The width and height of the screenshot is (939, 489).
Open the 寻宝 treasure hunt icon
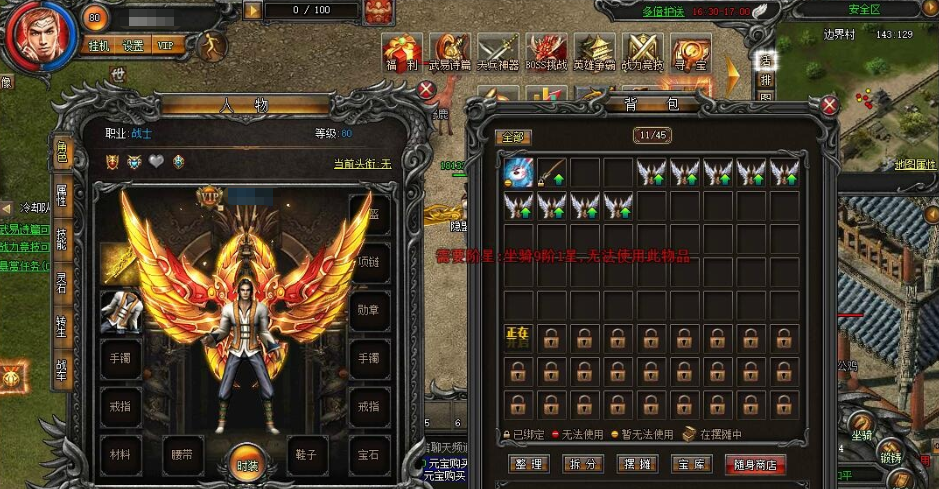click(691, 51)
